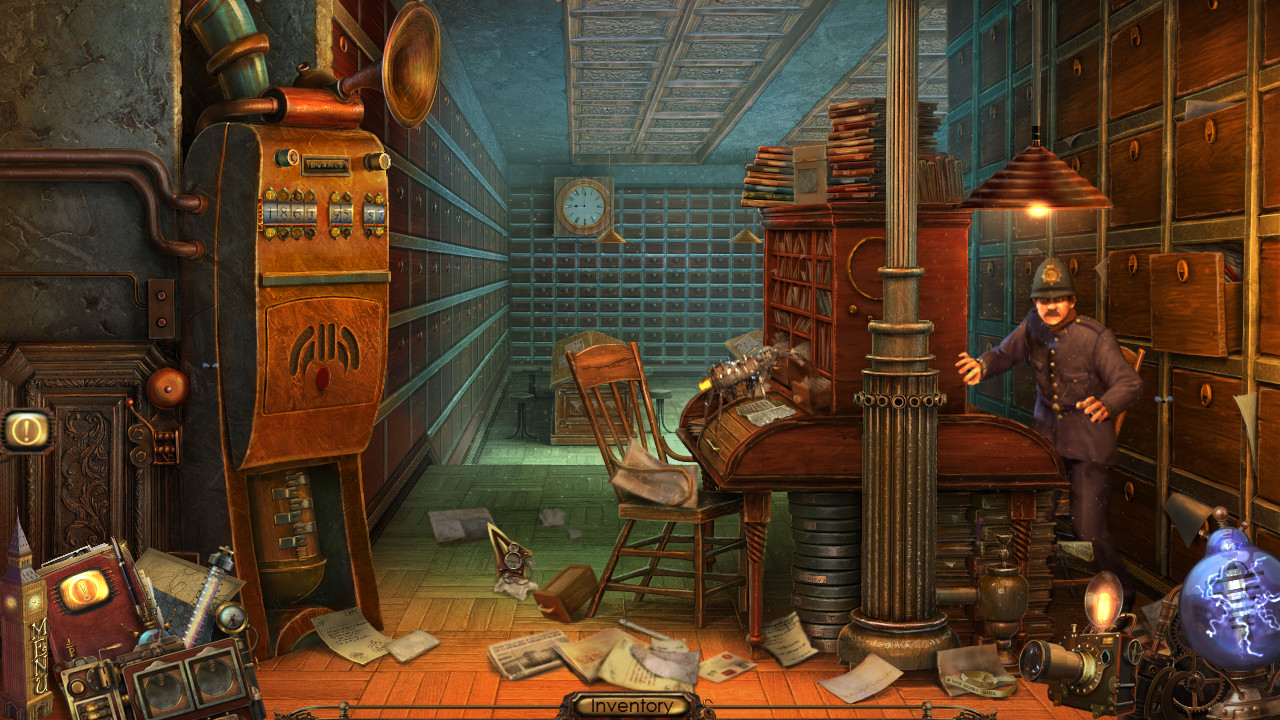Select the pocket compass near the journal
The image size is (1280, 720).
pos(230,618)
